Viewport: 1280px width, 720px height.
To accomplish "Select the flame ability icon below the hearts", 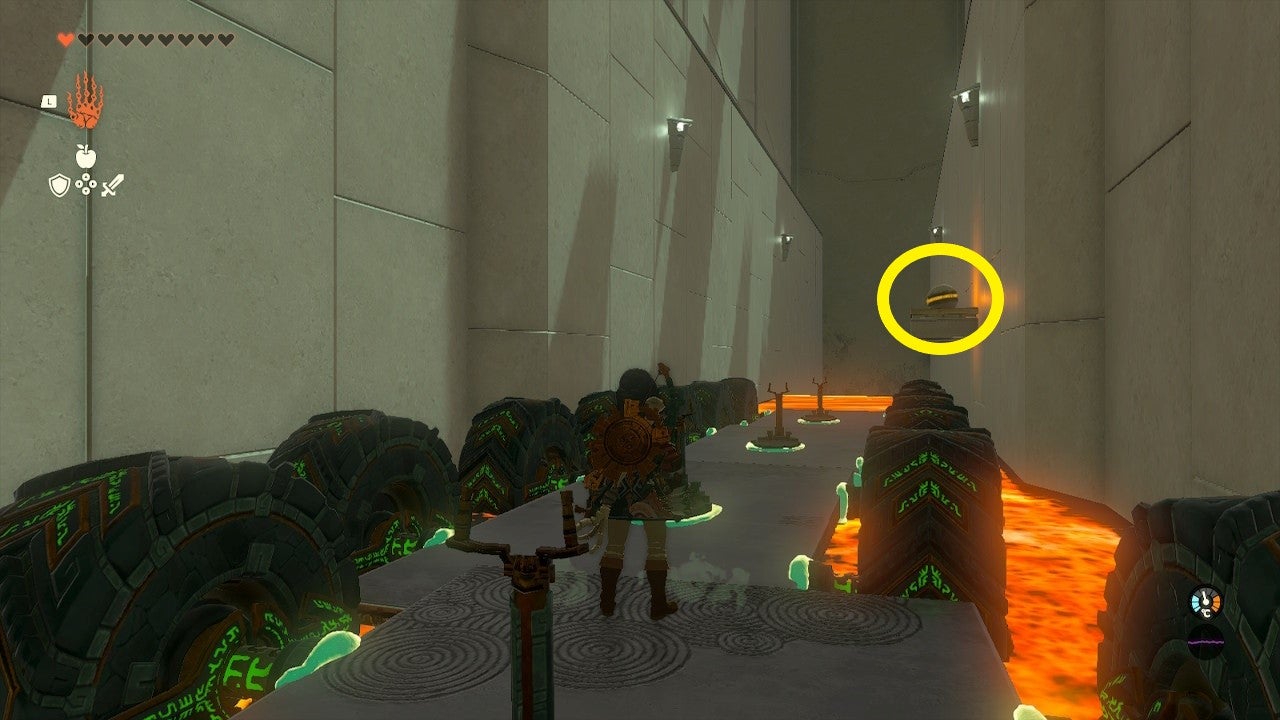I will point(86,102).
